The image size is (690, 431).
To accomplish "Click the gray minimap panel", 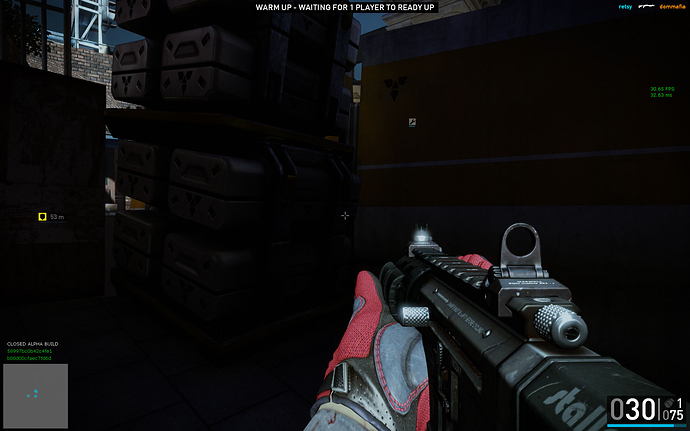I will (35, 396).
